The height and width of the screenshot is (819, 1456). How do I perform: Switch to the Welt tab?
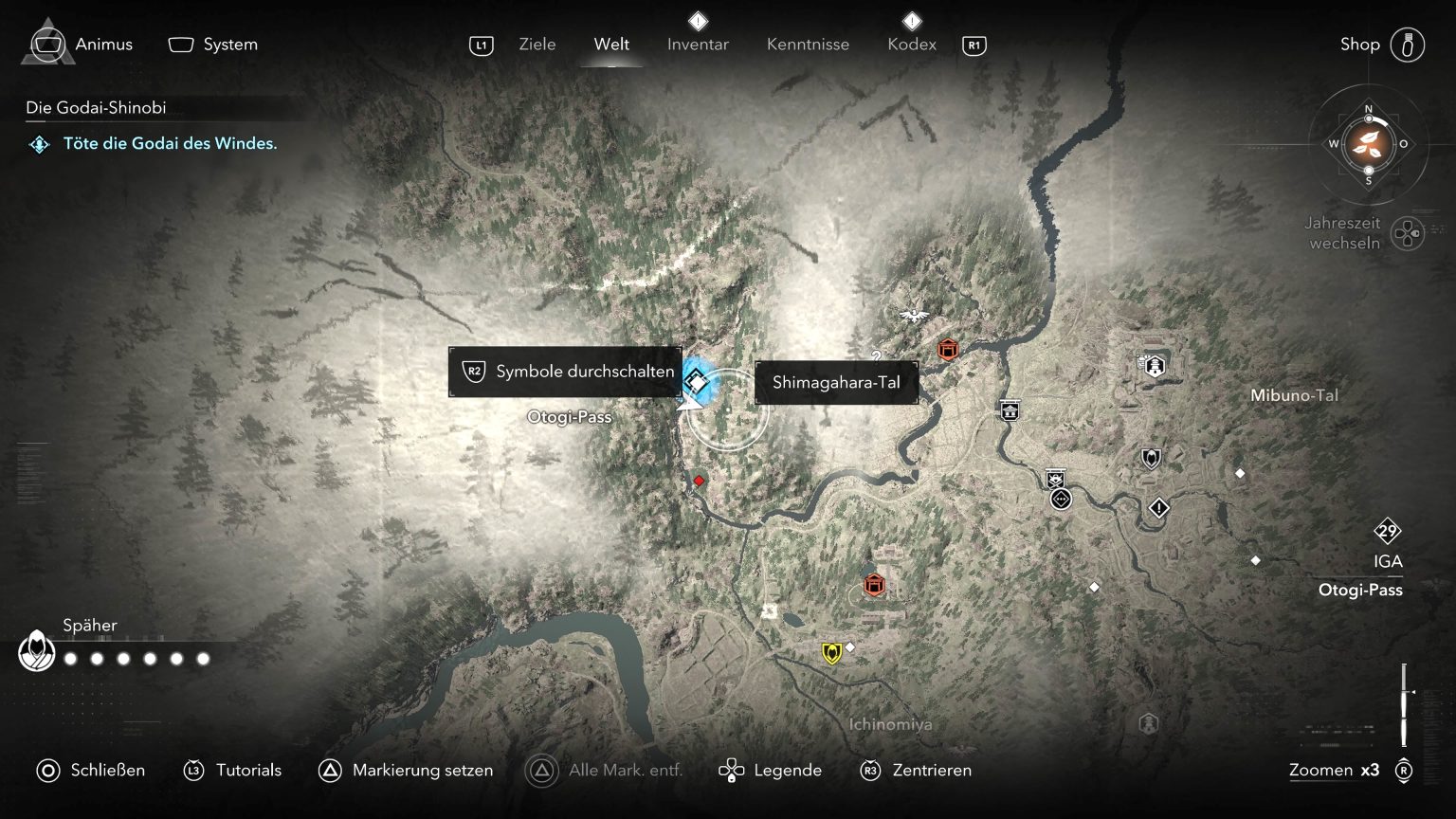click(611, 45)
